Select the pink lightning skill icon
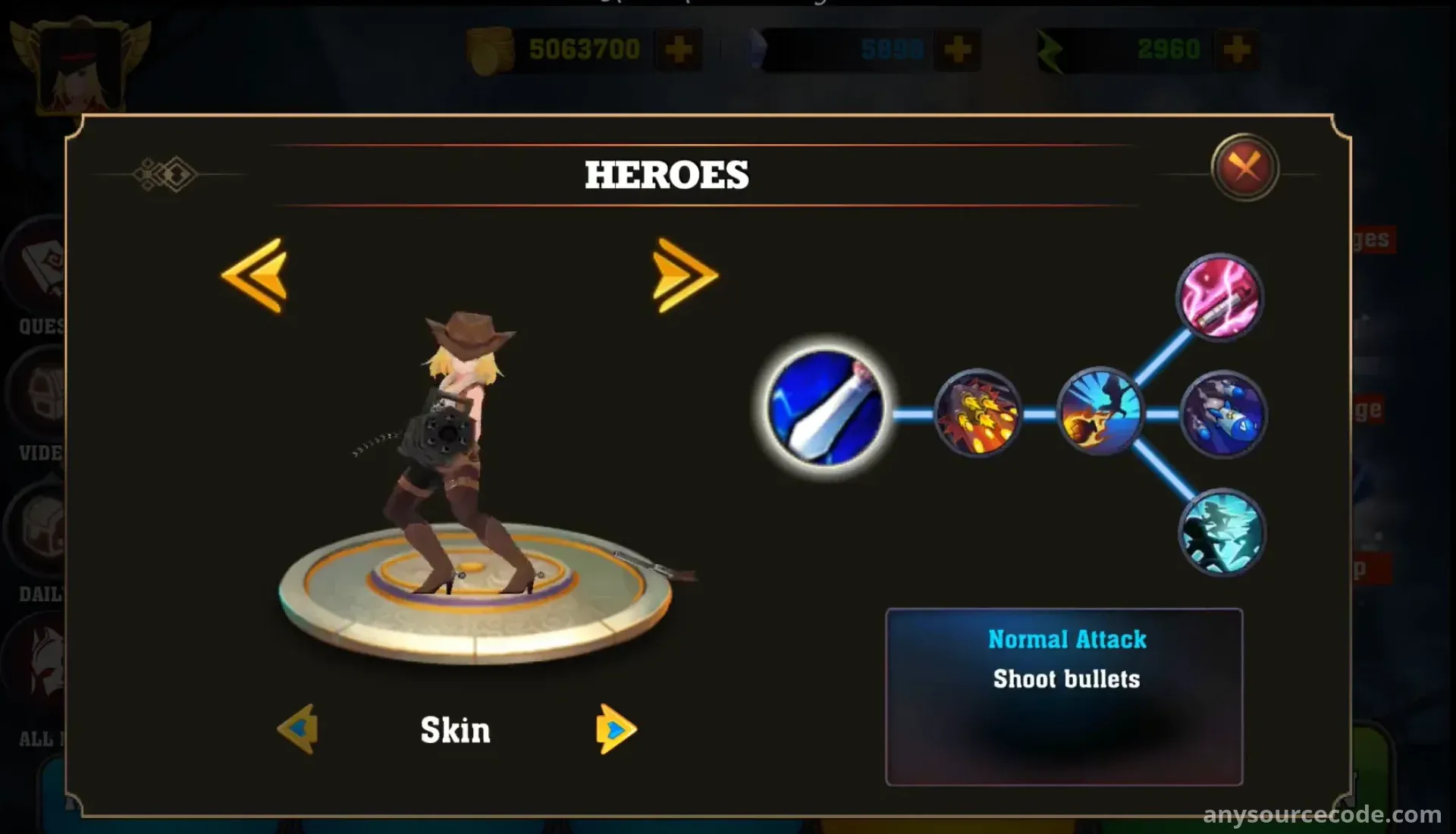 (1219, 296)
